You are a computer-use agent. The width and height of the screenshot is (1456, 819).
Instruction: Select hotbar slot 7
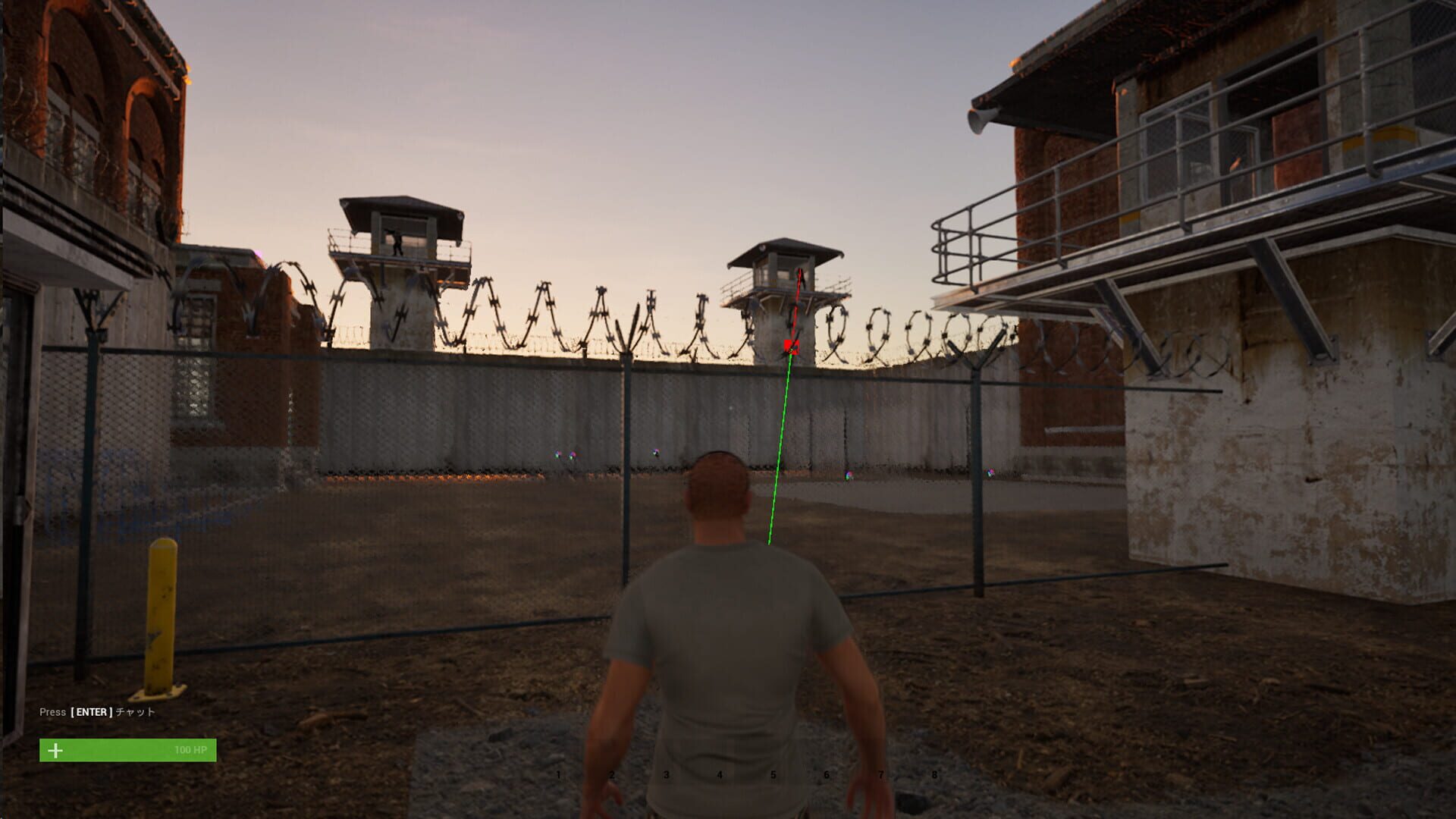(x=879, y=774)
